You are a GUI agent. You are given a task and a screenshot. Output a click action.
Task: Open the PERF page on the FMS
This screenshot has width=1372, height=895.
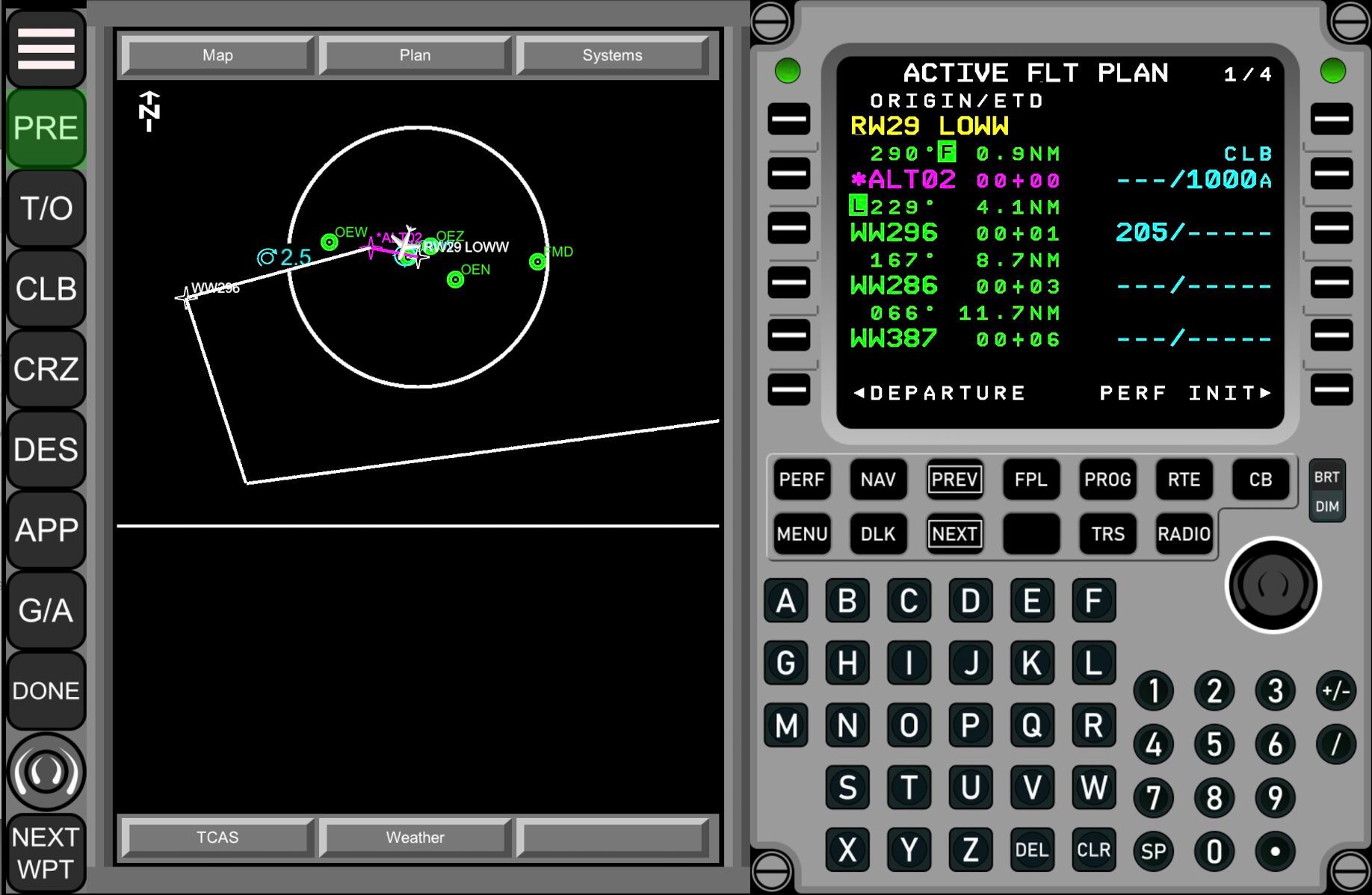801,480
